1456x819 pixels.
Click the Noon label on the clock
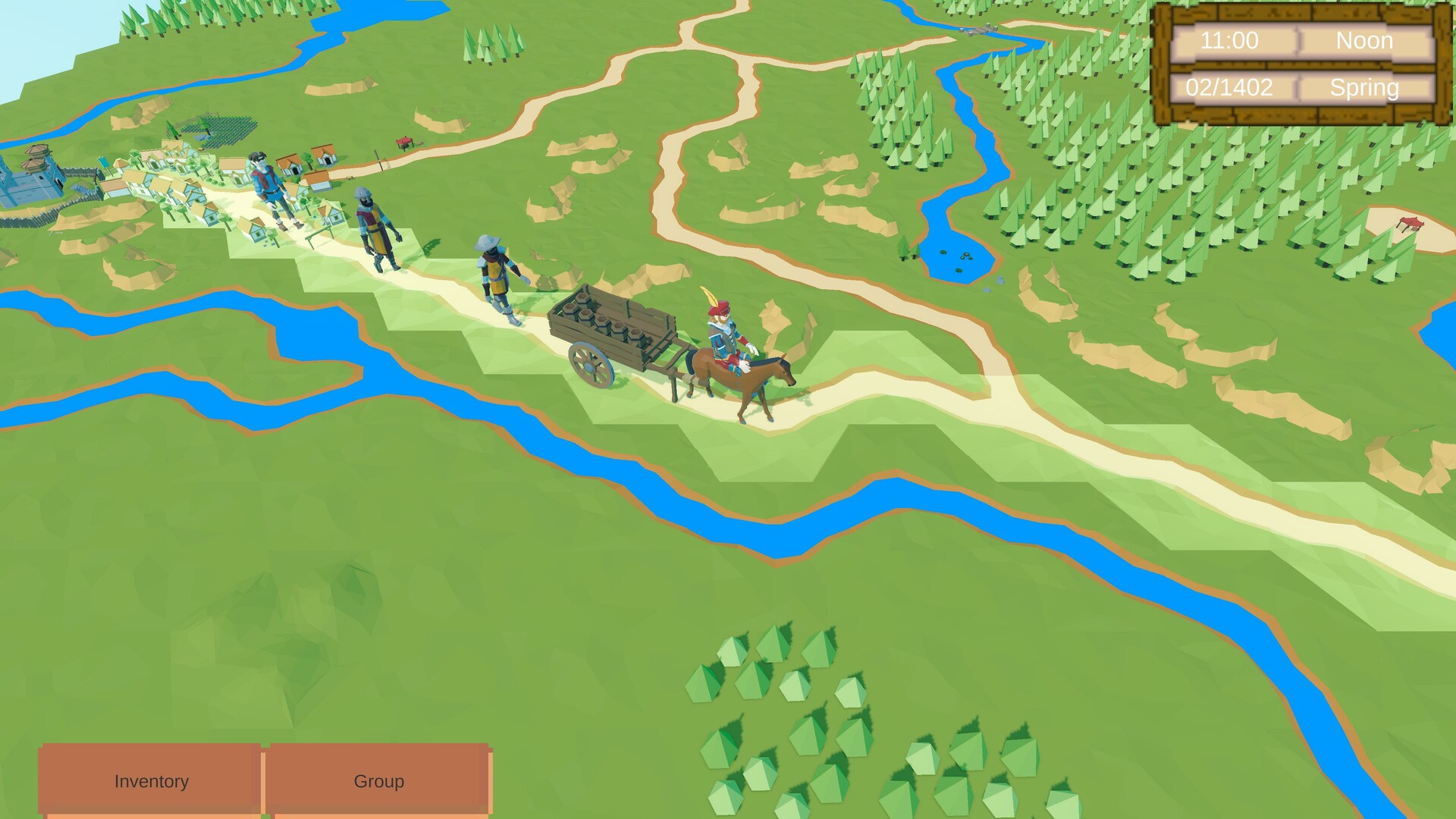point(1365,41)
